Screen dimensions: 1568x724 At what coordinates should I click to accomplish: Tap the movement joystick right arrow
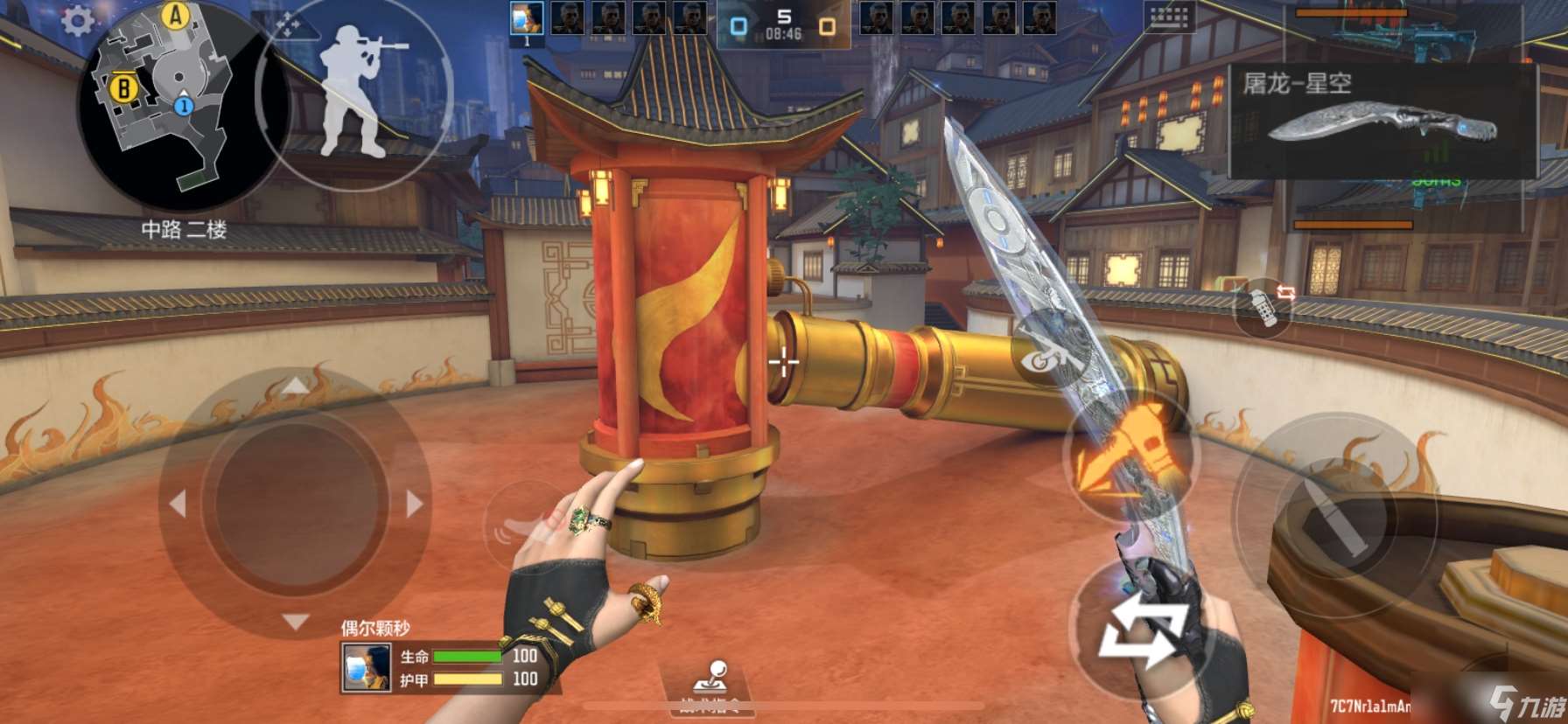coord(414,504)
